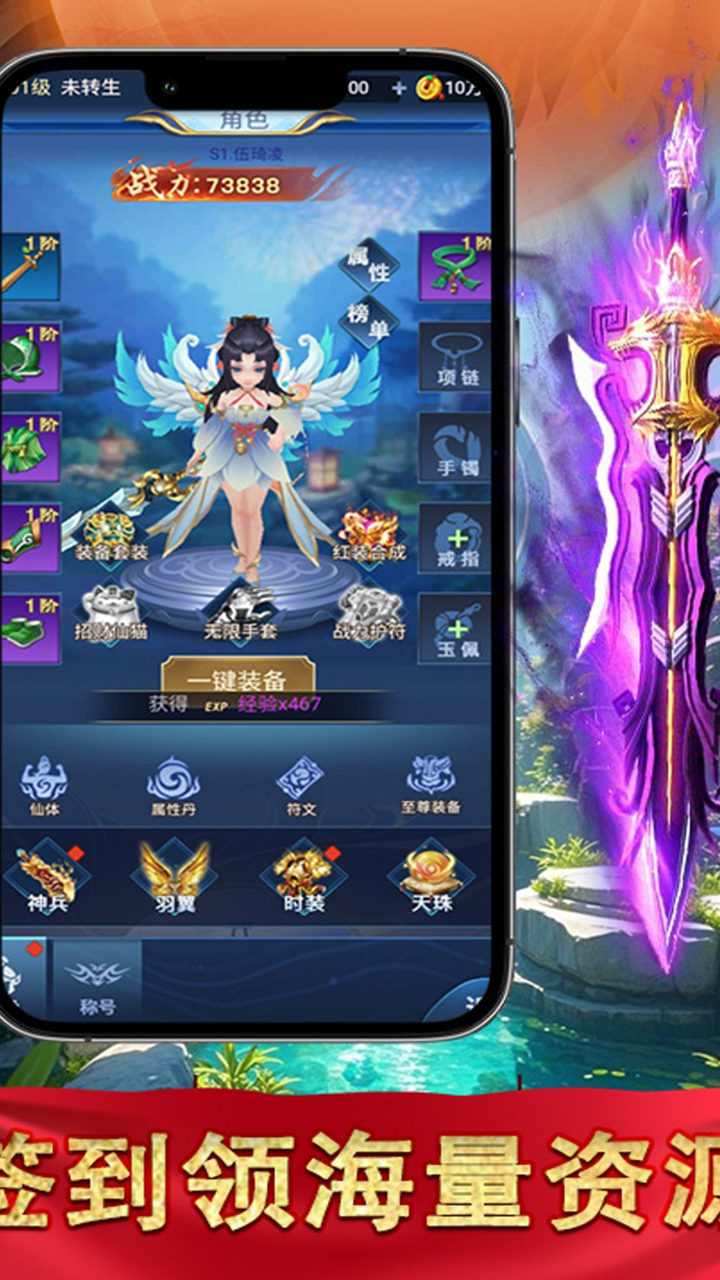
Task: Select the 手镯 bracelet equipment slot
Action: coord(454,447)
